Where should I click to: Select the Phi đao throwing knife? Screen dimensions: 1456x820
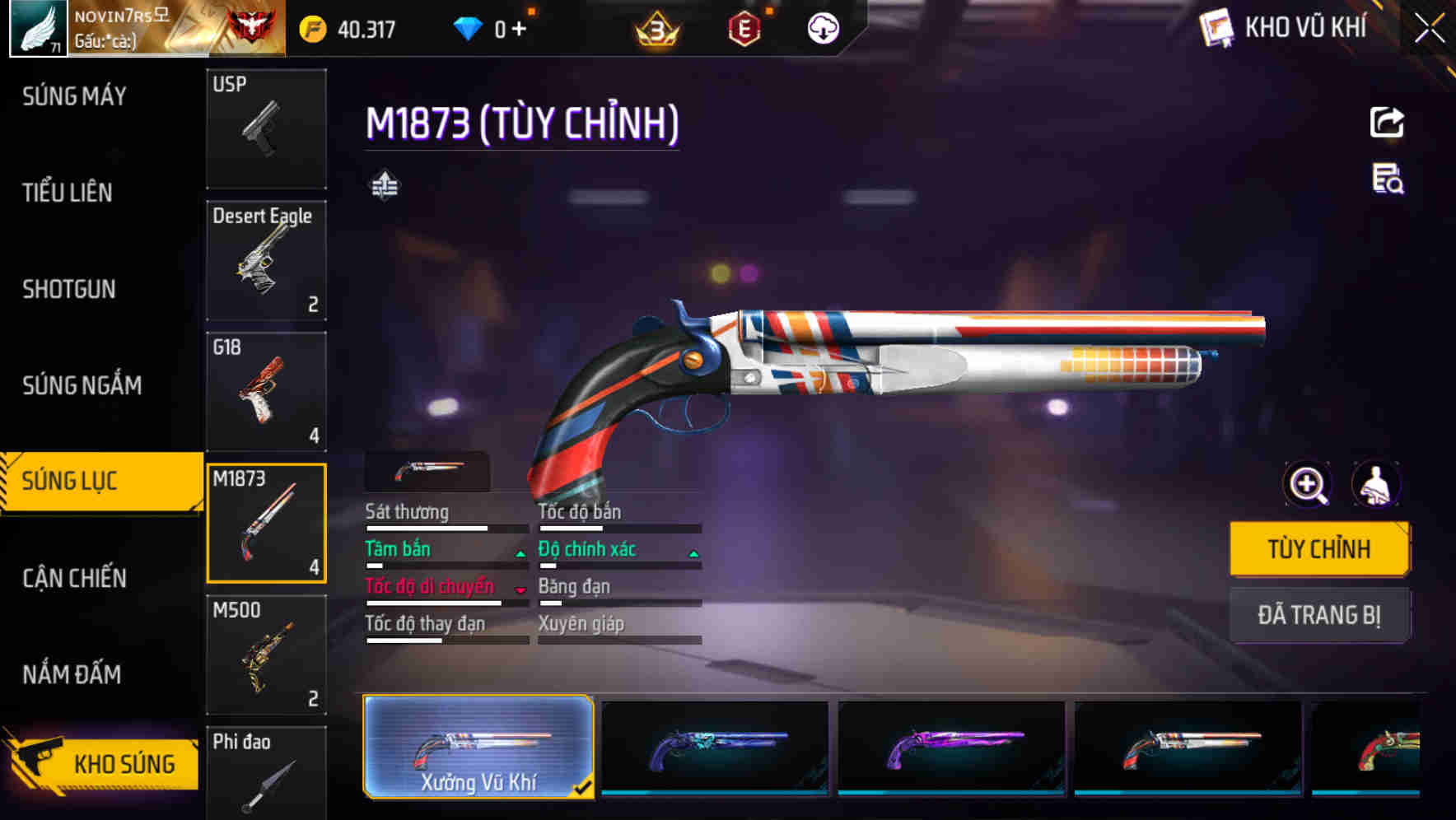266,773
